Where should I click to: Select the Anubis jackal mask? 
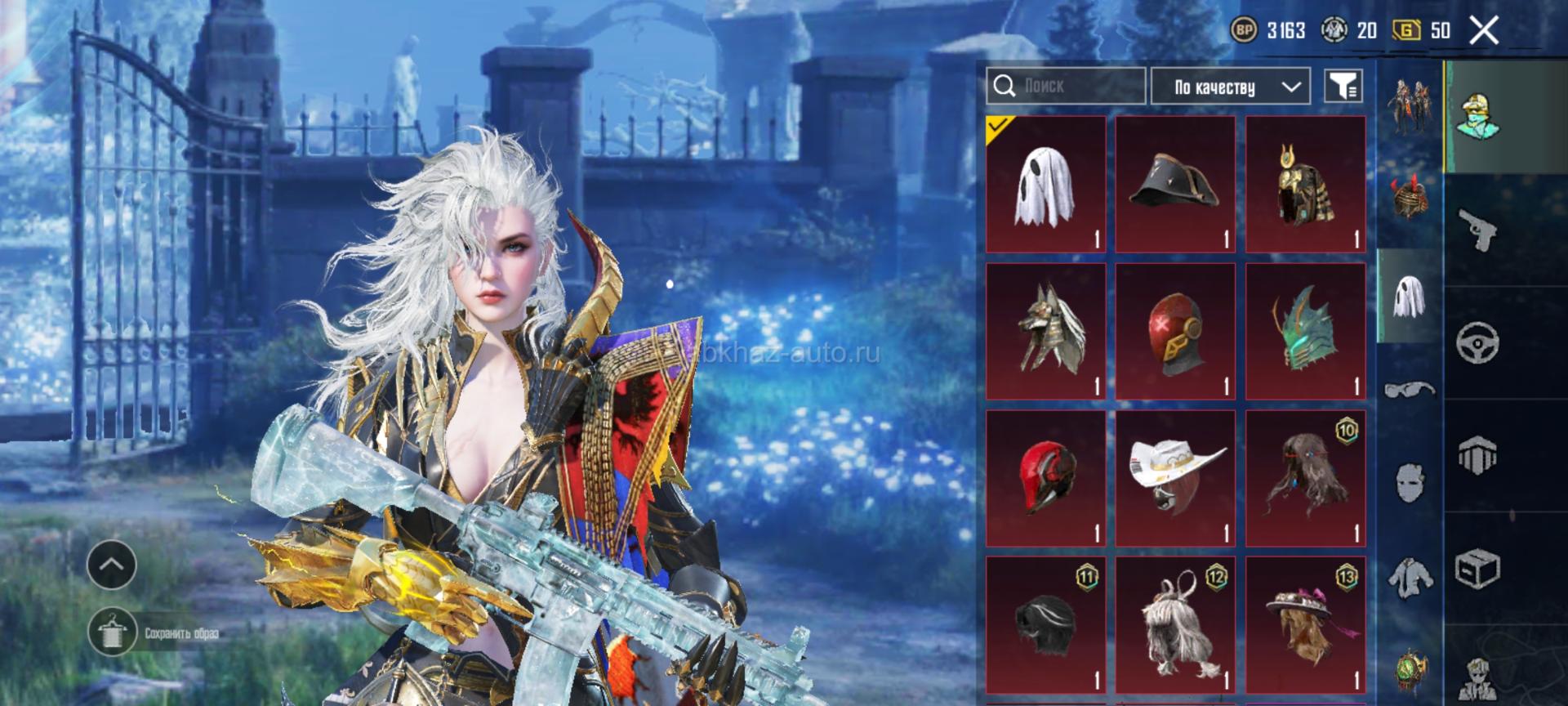click(x=1045, y=332)
